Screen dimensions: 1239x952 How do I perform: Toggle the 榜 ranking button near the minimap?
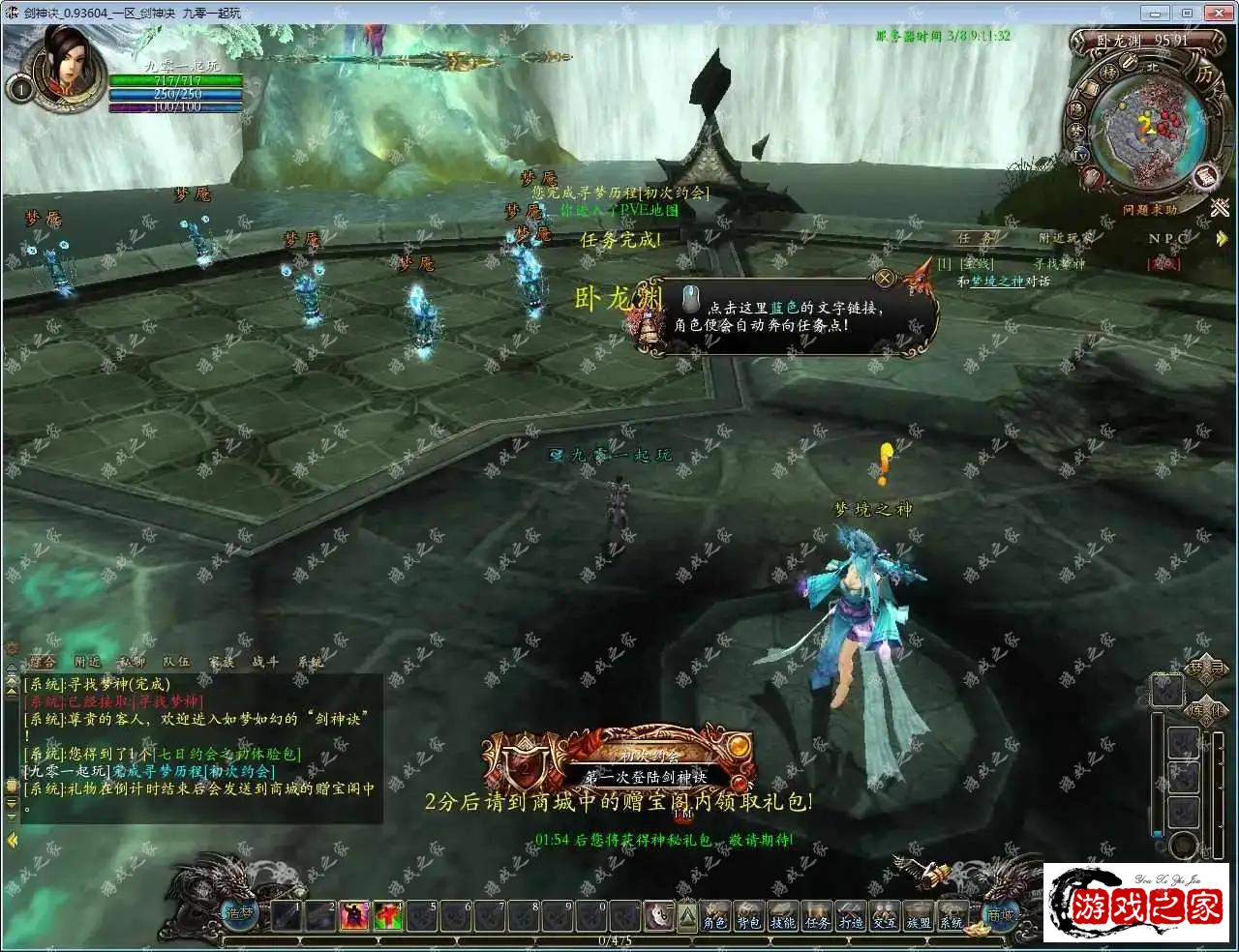coord(1109,72)
